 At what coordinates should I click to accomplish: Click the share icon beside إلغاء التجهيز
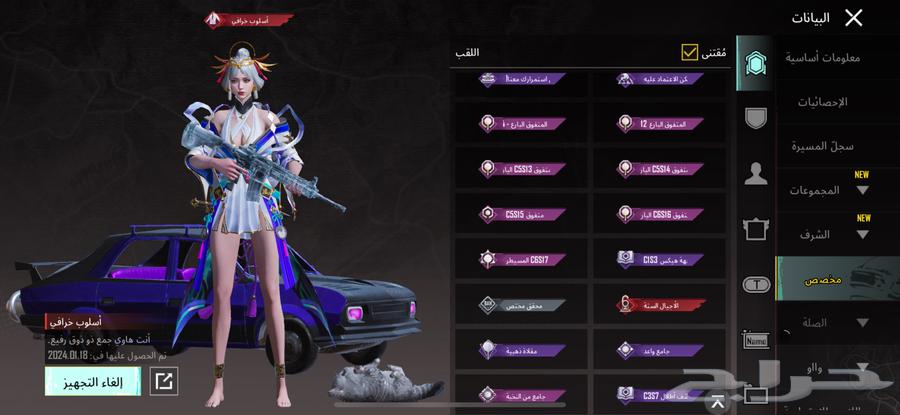click(163, 380)
